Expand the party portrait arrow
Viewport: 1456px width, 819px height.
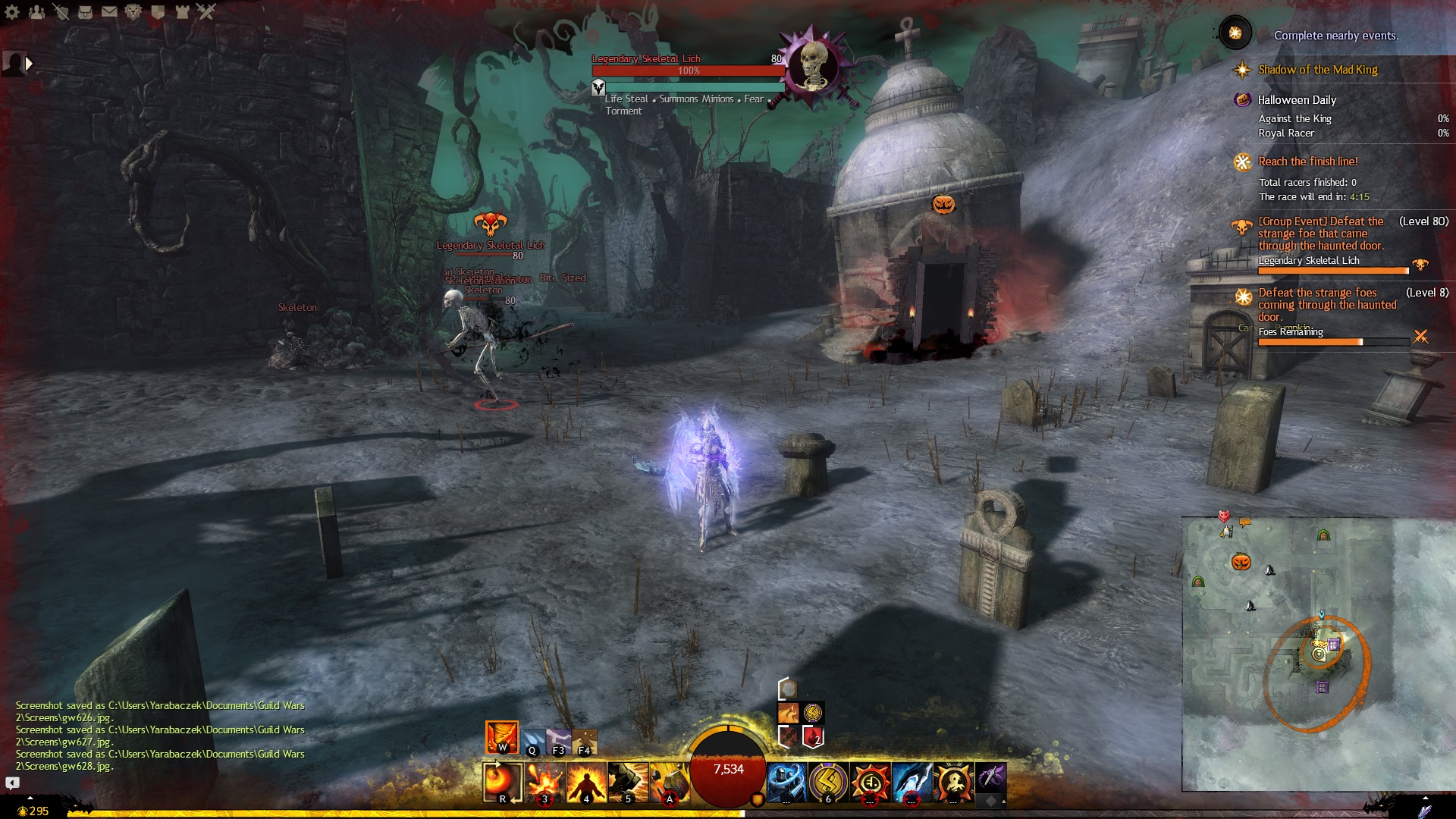29,64
